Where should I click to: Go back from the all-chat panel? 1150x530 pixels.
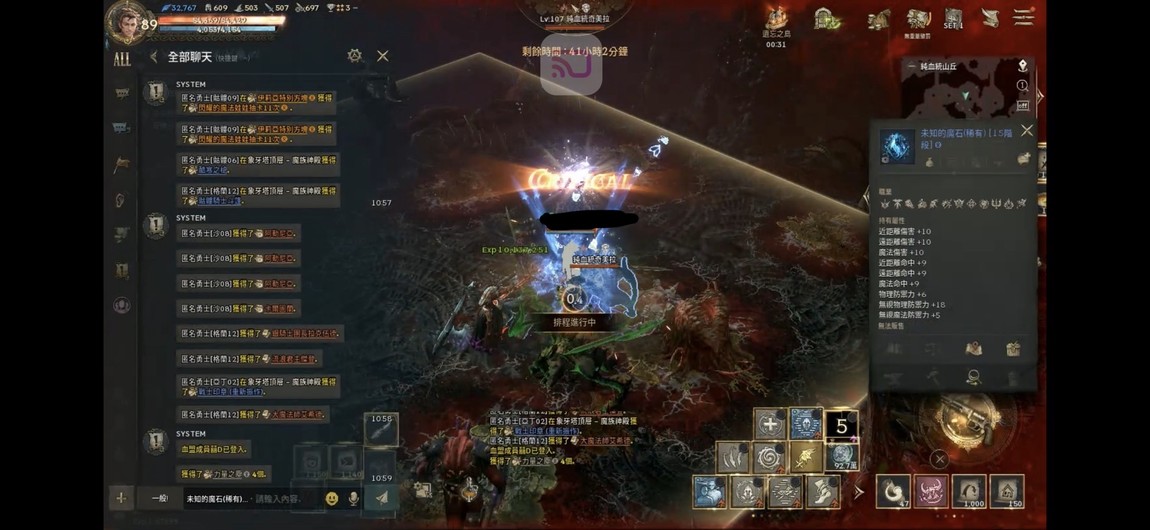(x=154, y=57)
